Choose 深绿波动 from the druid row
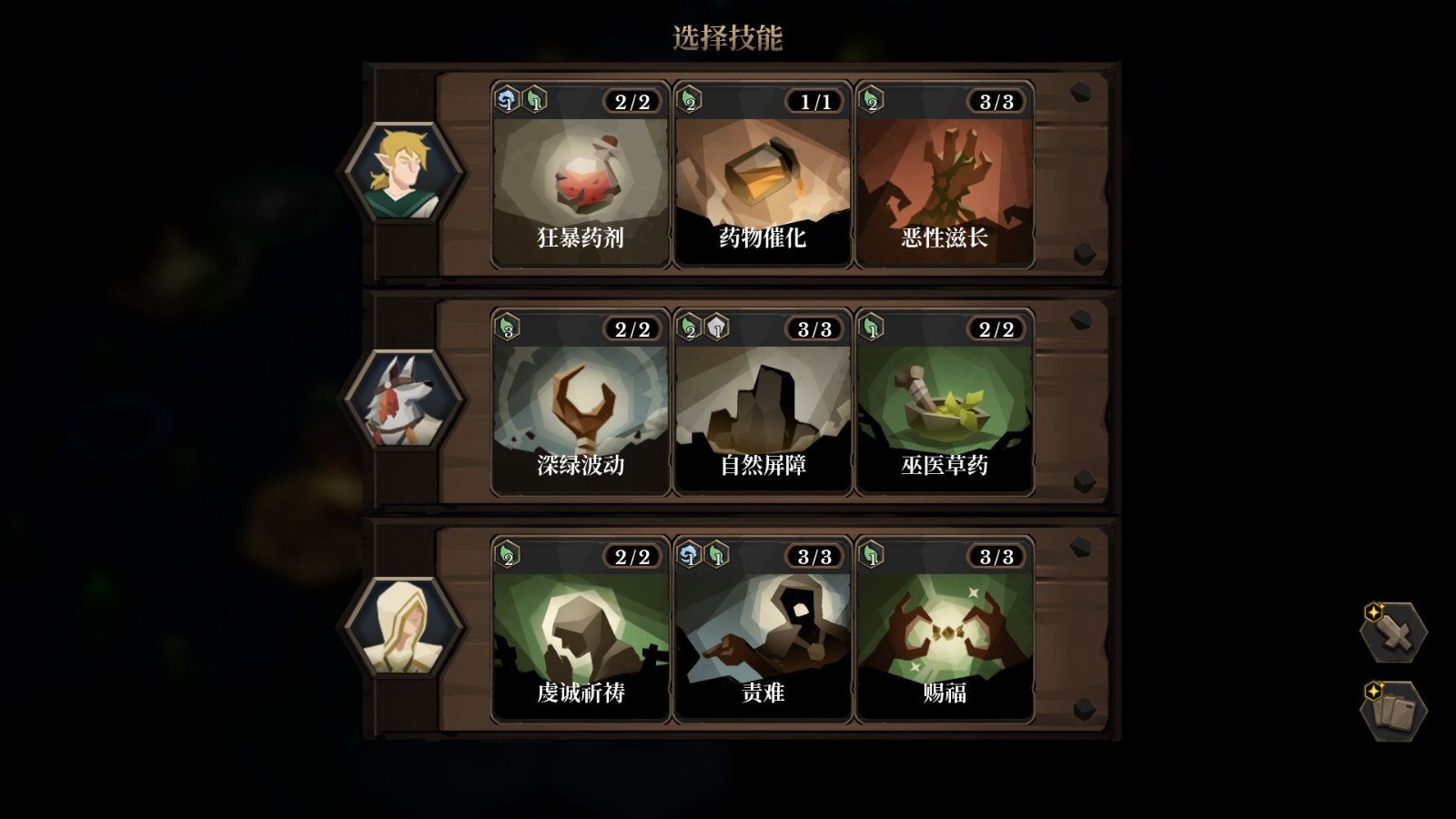 [579, 403]
